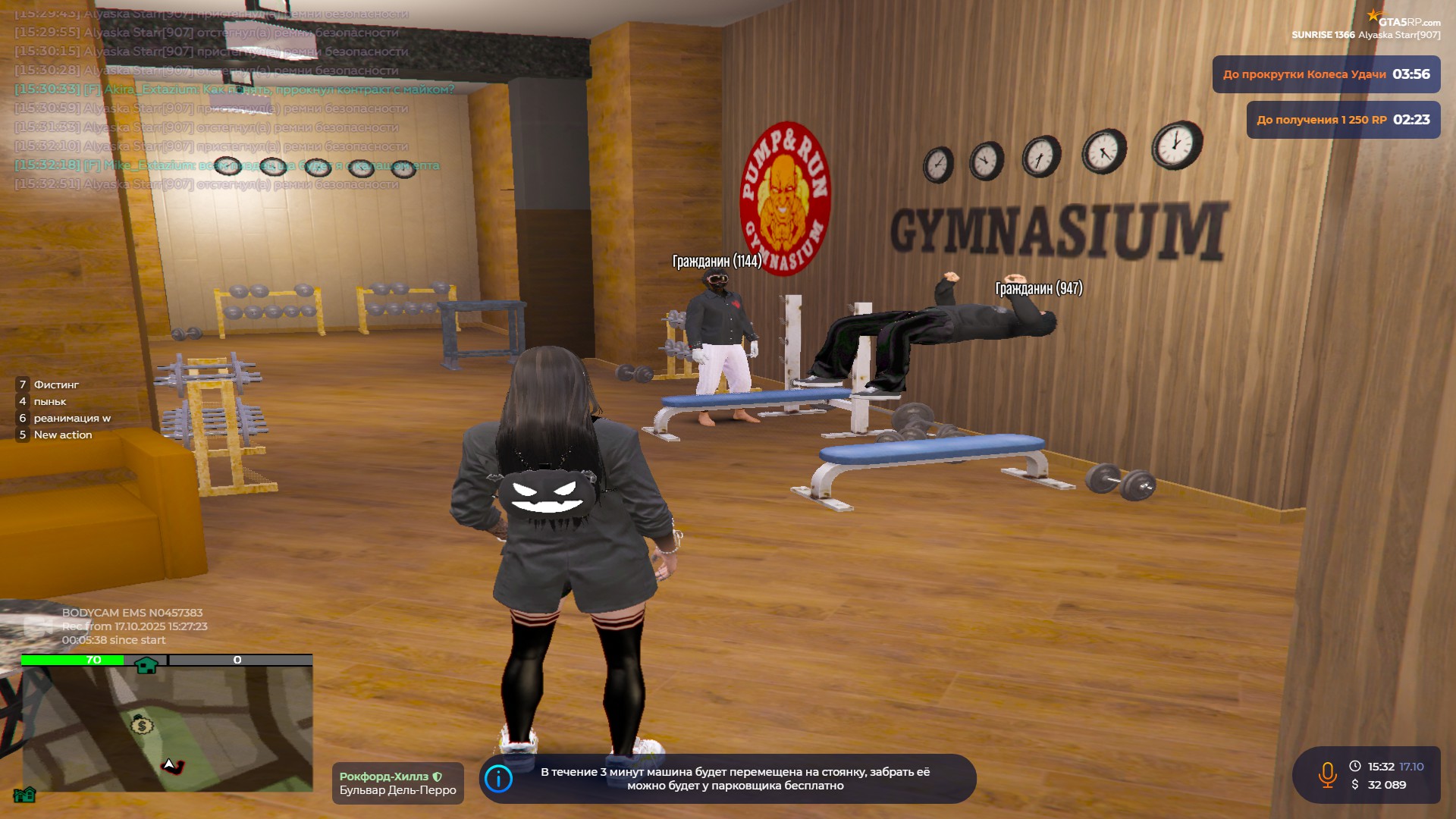The width and height of the screenshot is (1456, 819).
Task: Click the green house icon below minimap
Action: [x=24, y=794]
